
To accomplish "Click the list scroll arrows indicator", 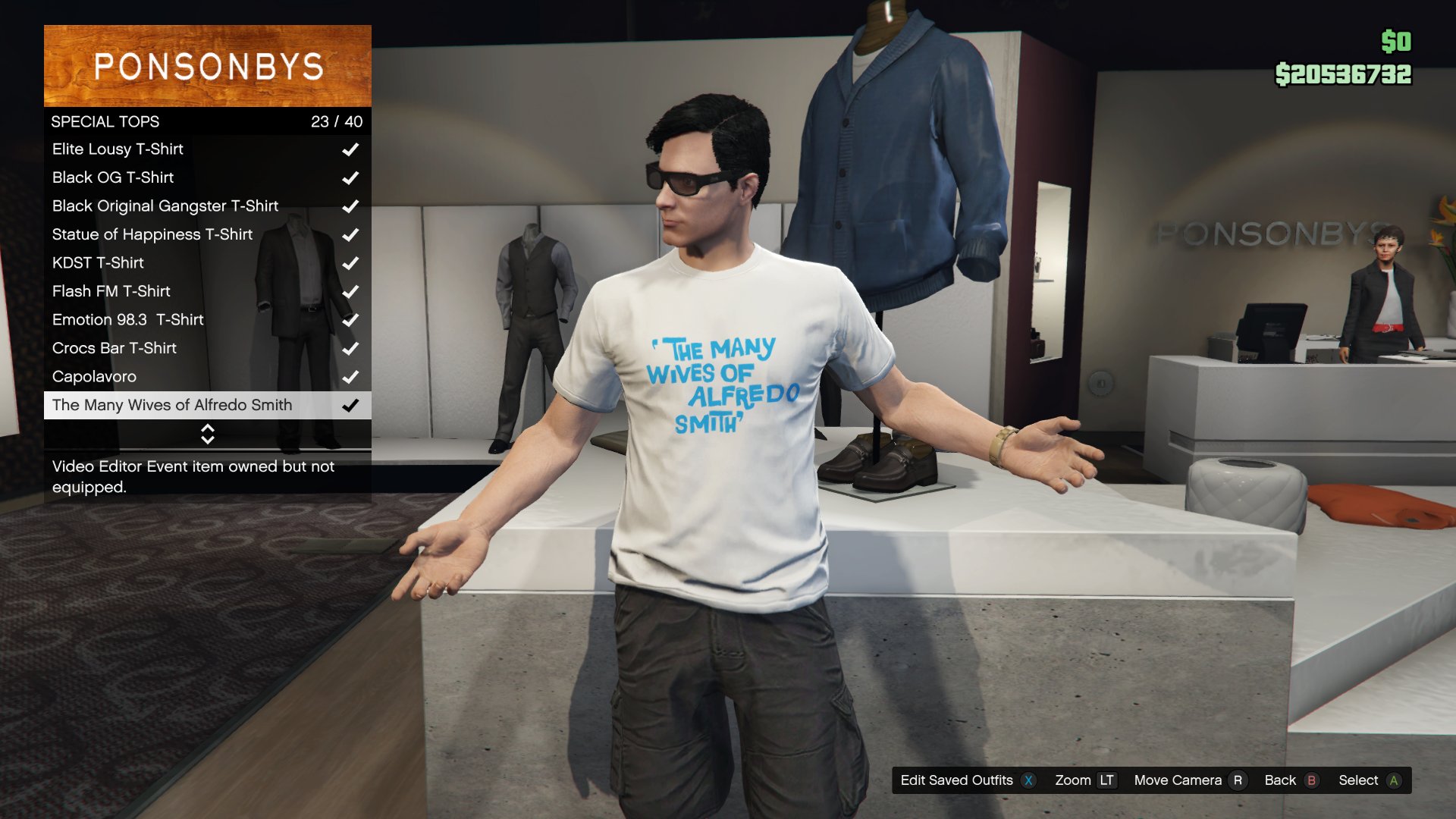I will pyautogui.click(x=207, y=434).
